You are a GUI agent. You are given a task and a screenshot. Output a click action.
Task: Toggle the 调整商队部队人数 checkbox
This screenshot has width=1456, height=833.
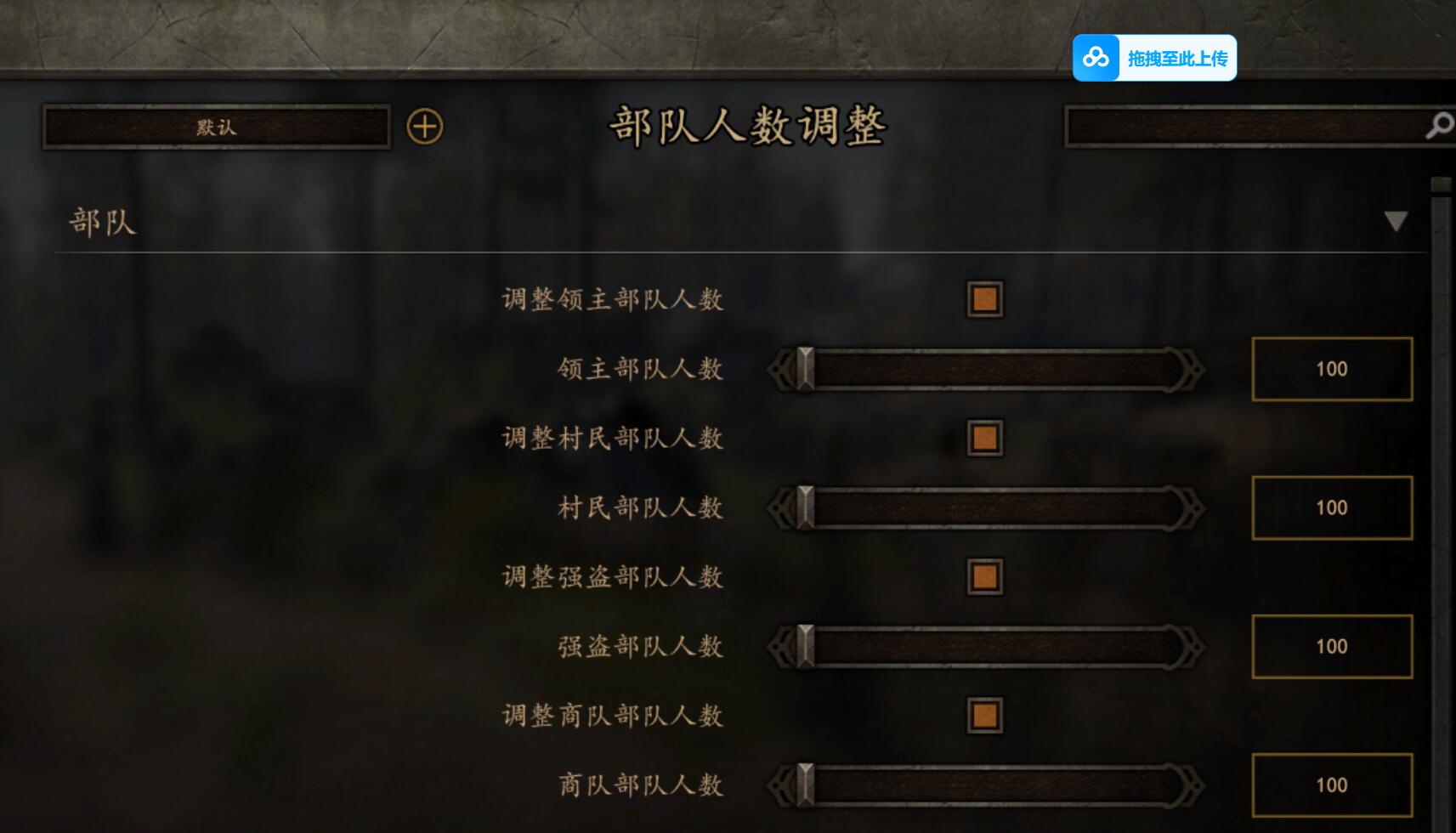click(983, 715)
